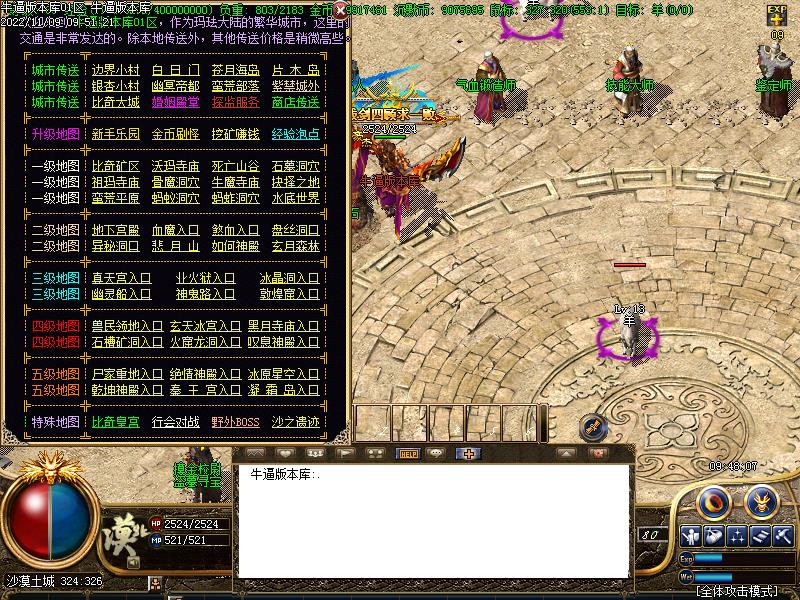Select 地下宫殿 level-two map

point(115,230)
